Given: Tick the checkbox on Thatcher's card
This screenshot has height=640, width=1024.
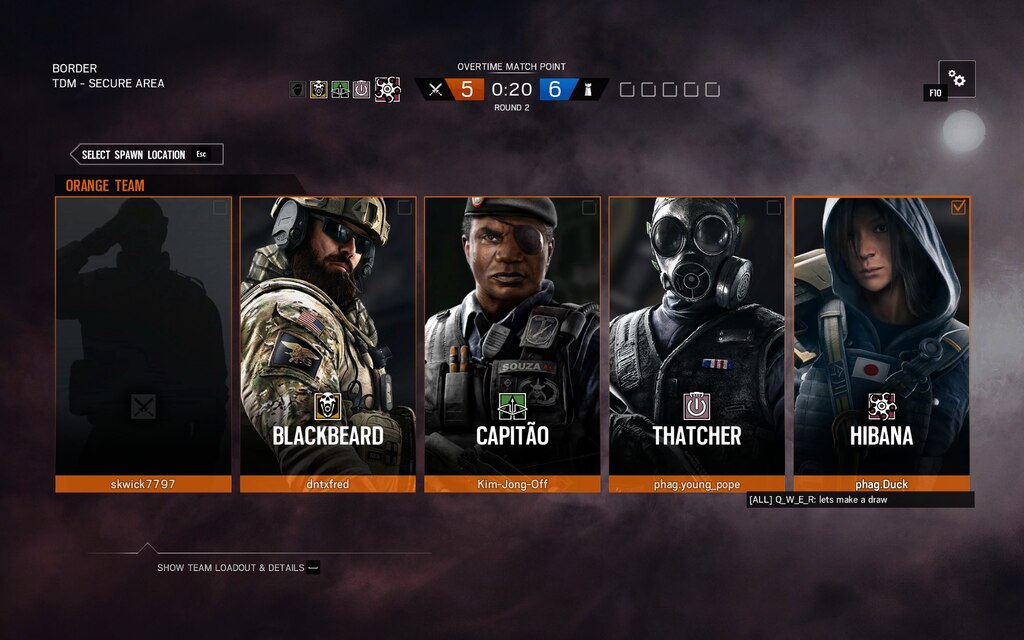Looking at the screenshot, I should 773,208.
